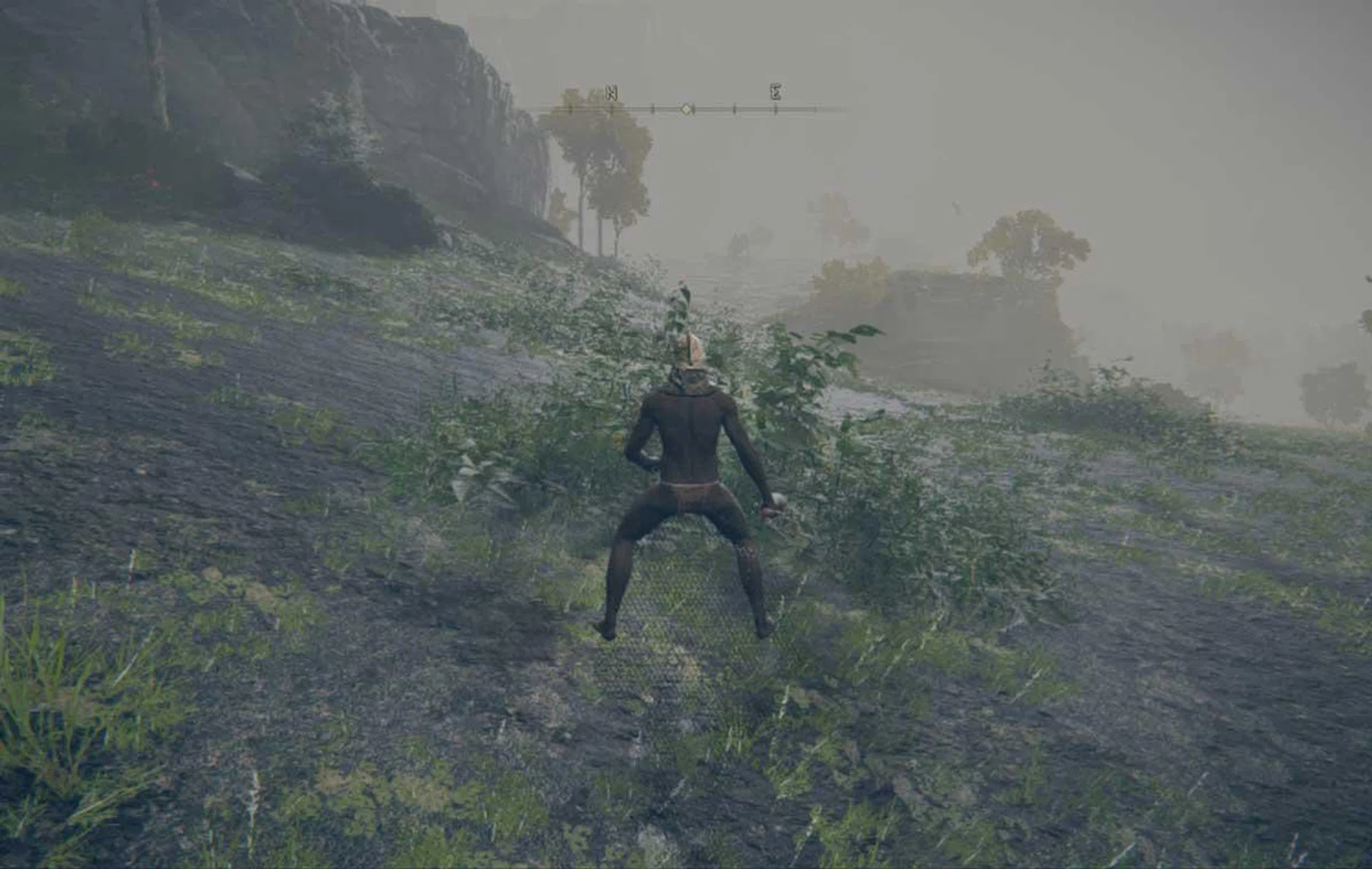Select the North marker on the compass bar
Screen dimensions: 1372x869
pos(612,93)
